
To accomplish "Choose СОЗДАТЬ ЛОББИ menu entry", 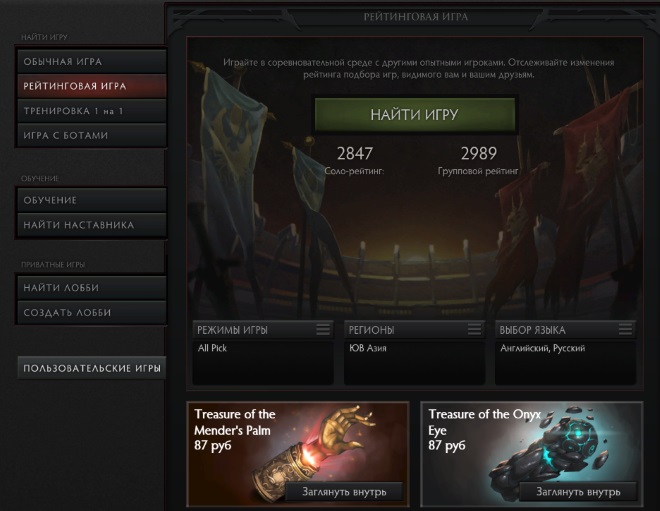I will (x=90, y=312).
